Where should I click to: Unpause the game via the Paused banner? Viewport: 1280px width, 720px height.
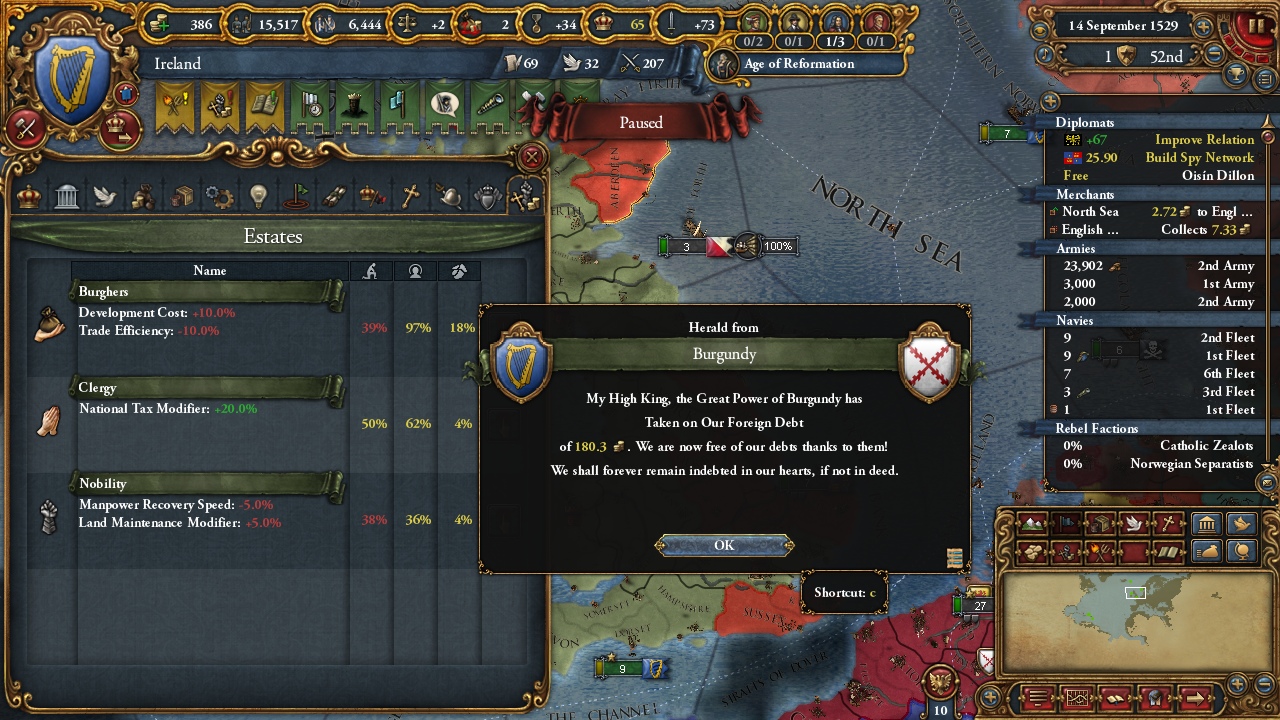tap(639, 122)
